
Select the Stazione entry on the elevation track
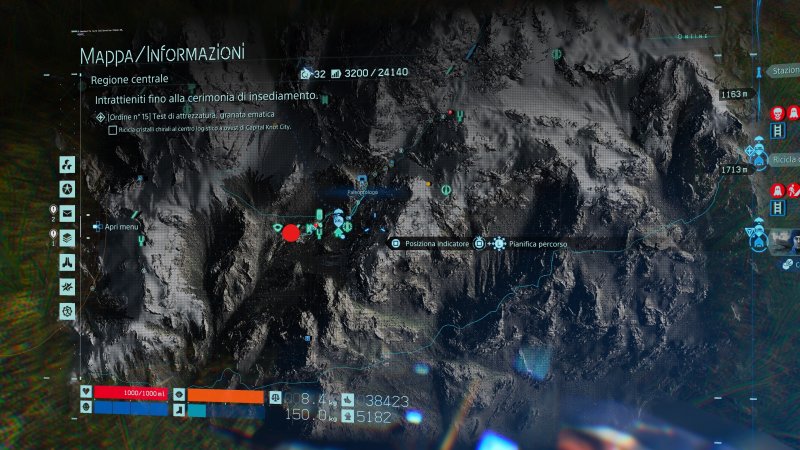pyautogui.click(x=783, y=72)
